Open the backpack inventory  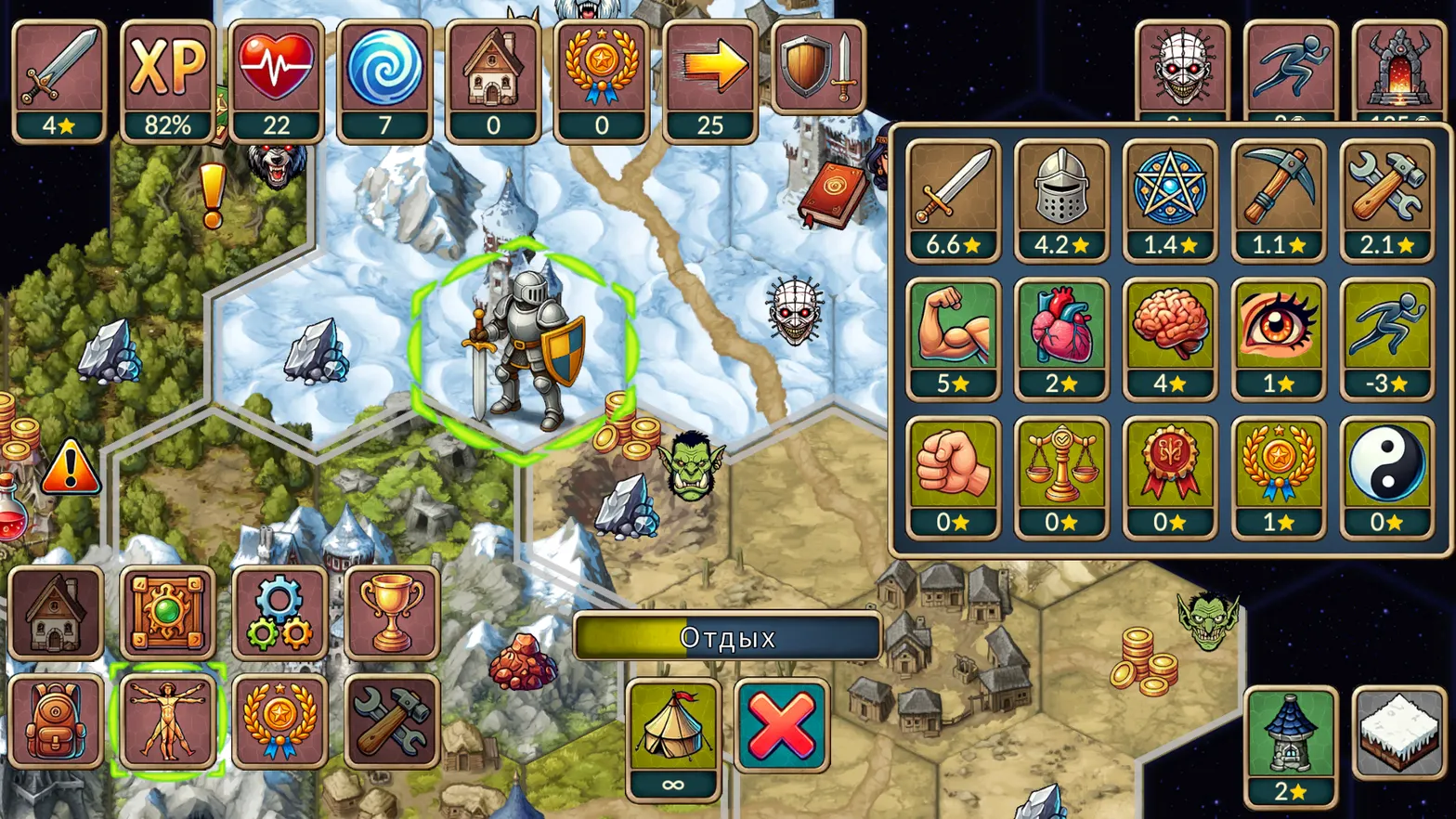(56, 721)
